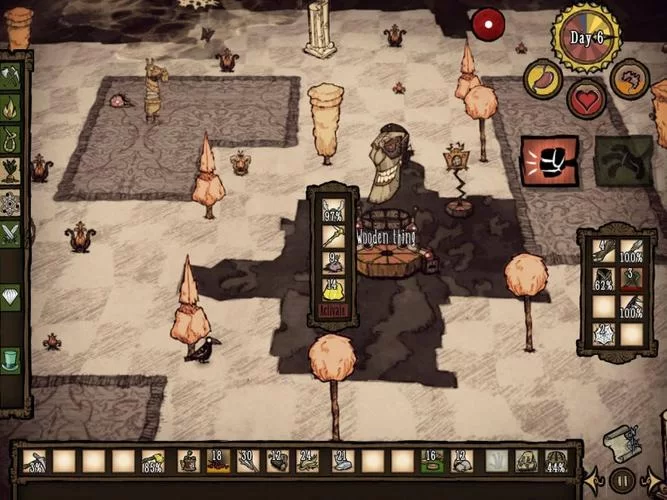Hit the fist attack button

click(x=549, y=161)
